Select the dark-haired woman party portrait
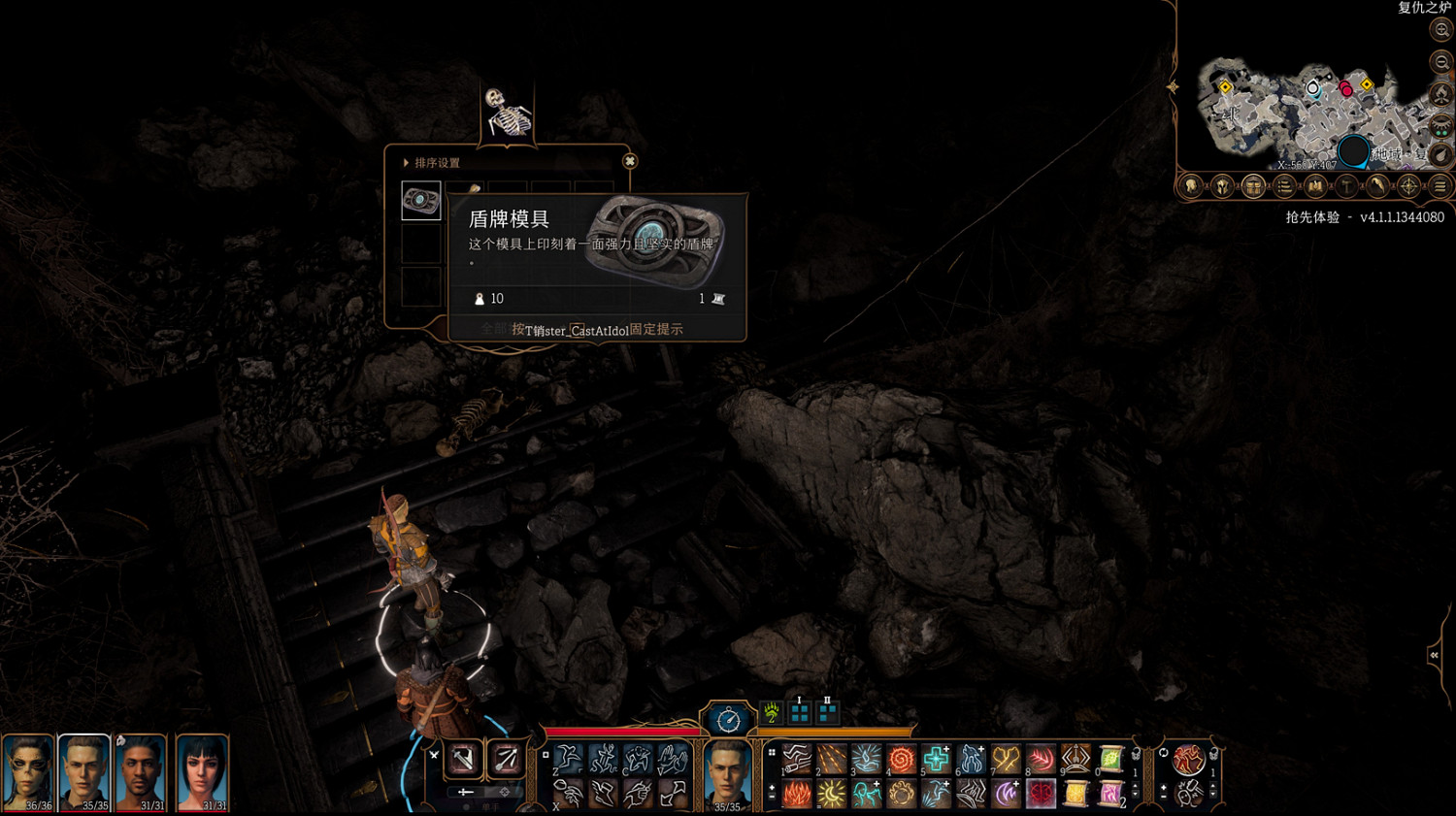This screenshot has width=1456, height=816. click(202, 769)
